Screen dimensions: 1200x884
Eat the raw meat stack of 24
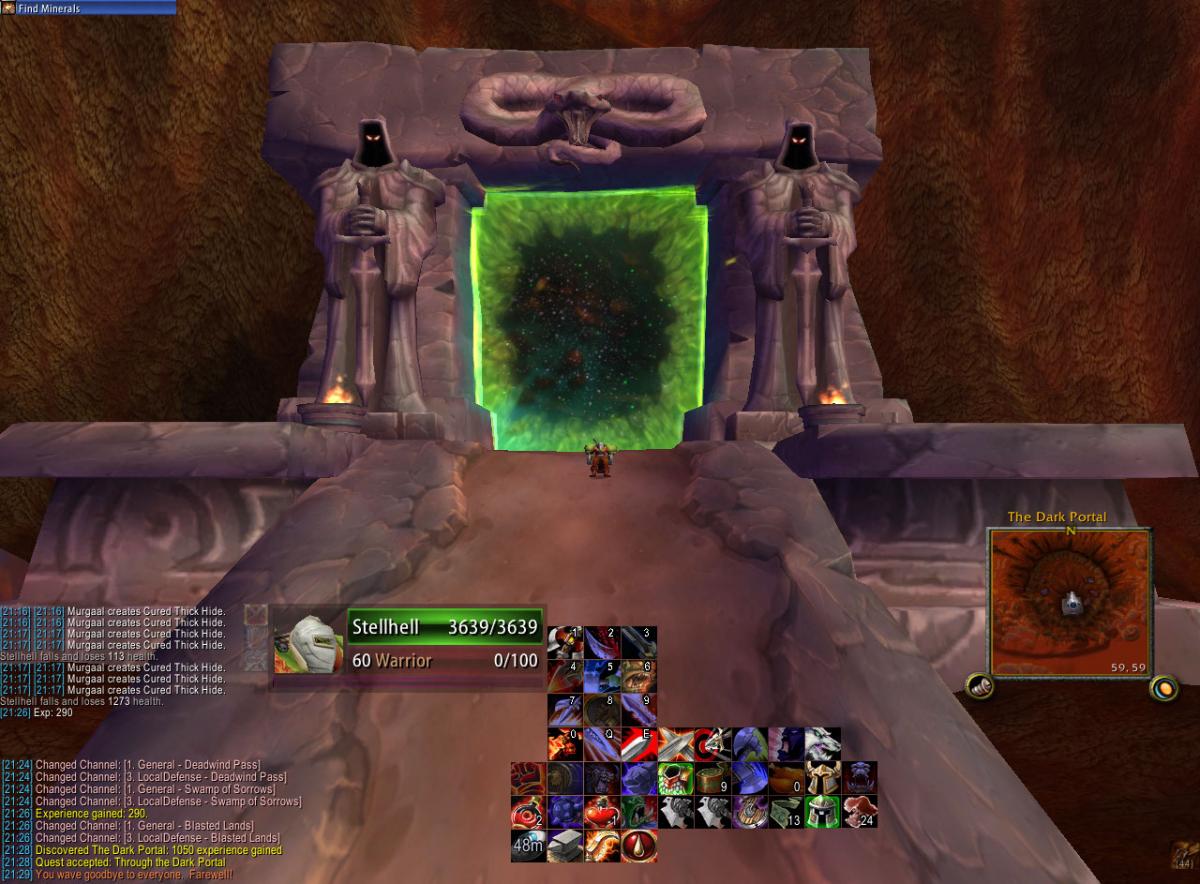(x=859, y=812)
